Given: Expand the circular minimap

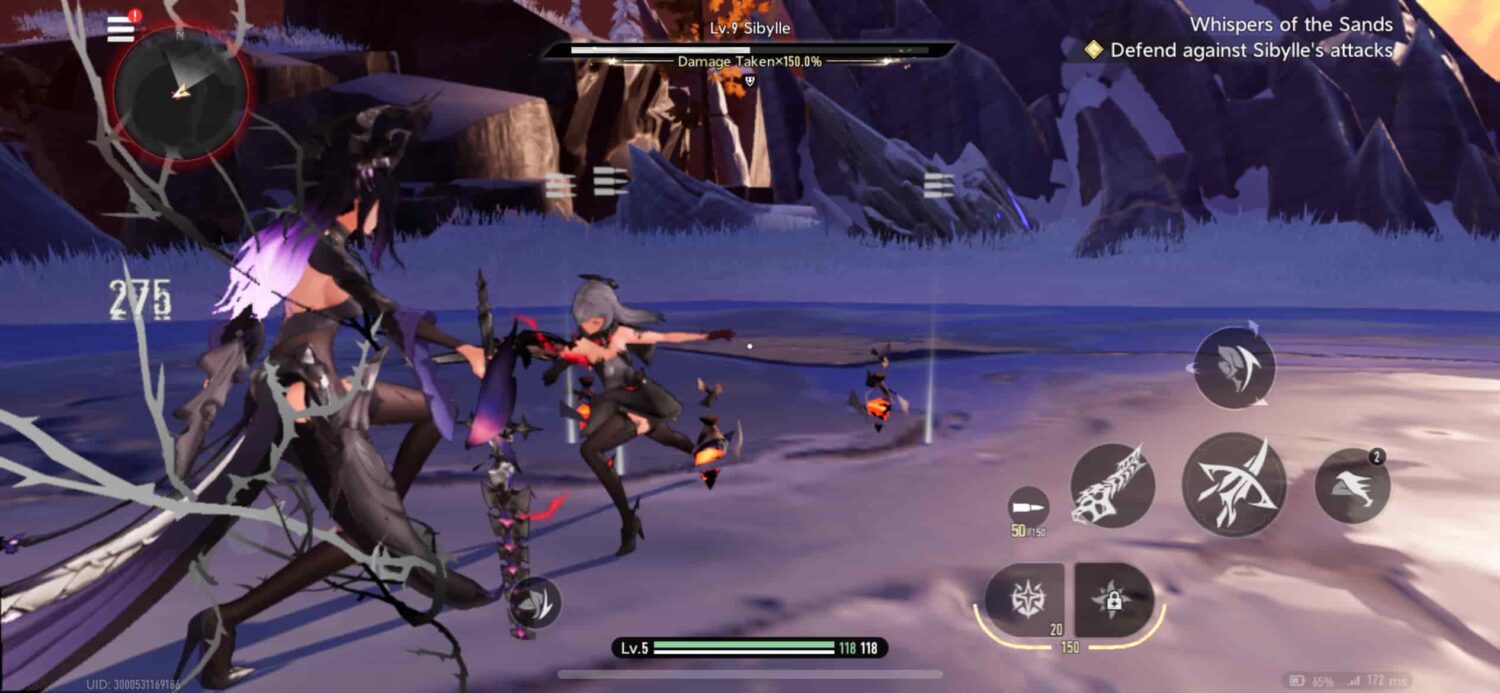Looking at the screenshot, I should tap(178, 92).
